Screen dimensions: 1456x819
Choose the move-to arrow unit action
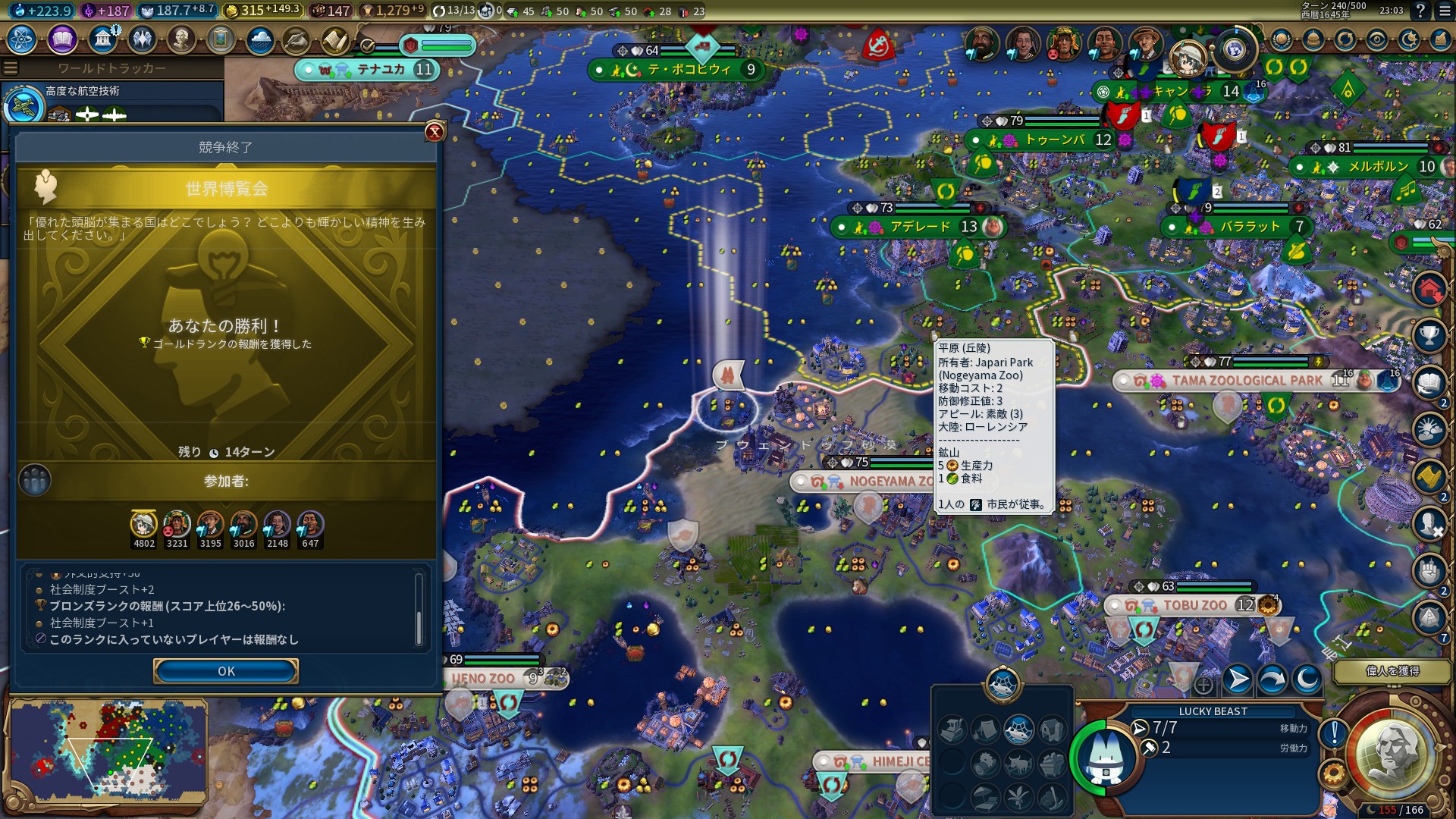(x=1237, y=679)
